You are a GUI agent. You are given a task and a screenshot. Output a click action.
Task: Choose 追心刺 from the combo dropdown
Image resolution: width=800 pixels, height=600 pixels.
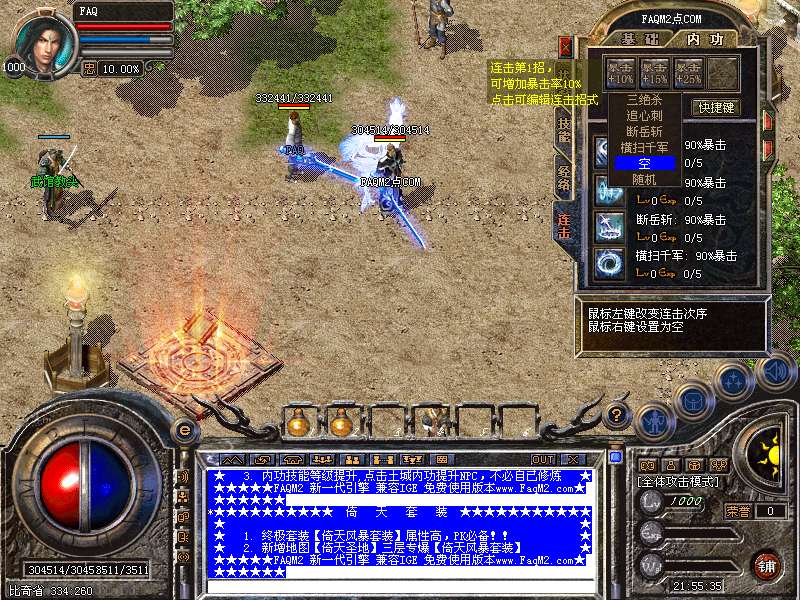coord(645,116)
